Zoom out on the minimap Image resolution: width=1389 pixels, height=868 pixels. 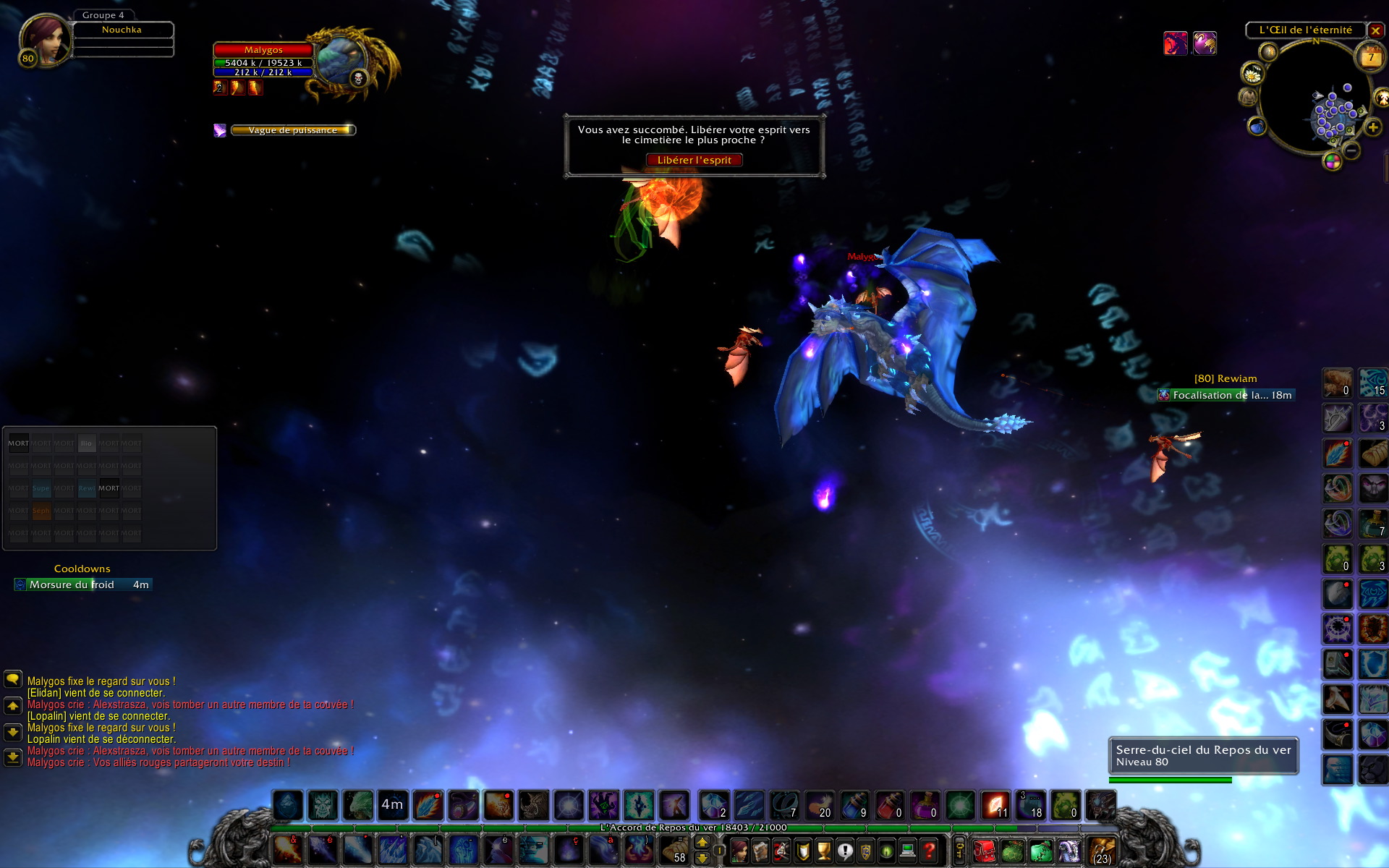1351,150
